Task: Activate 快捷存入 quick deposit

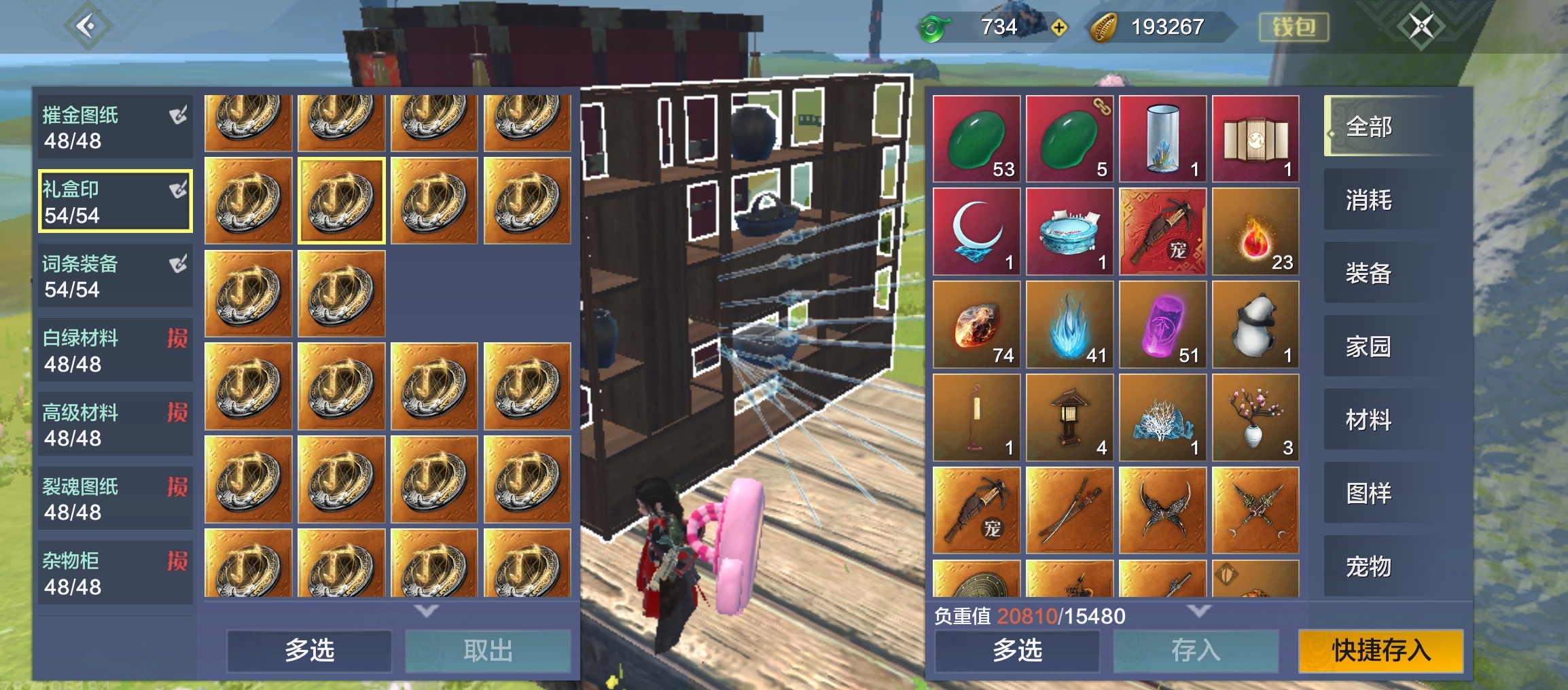Action: click(1380, 651)
